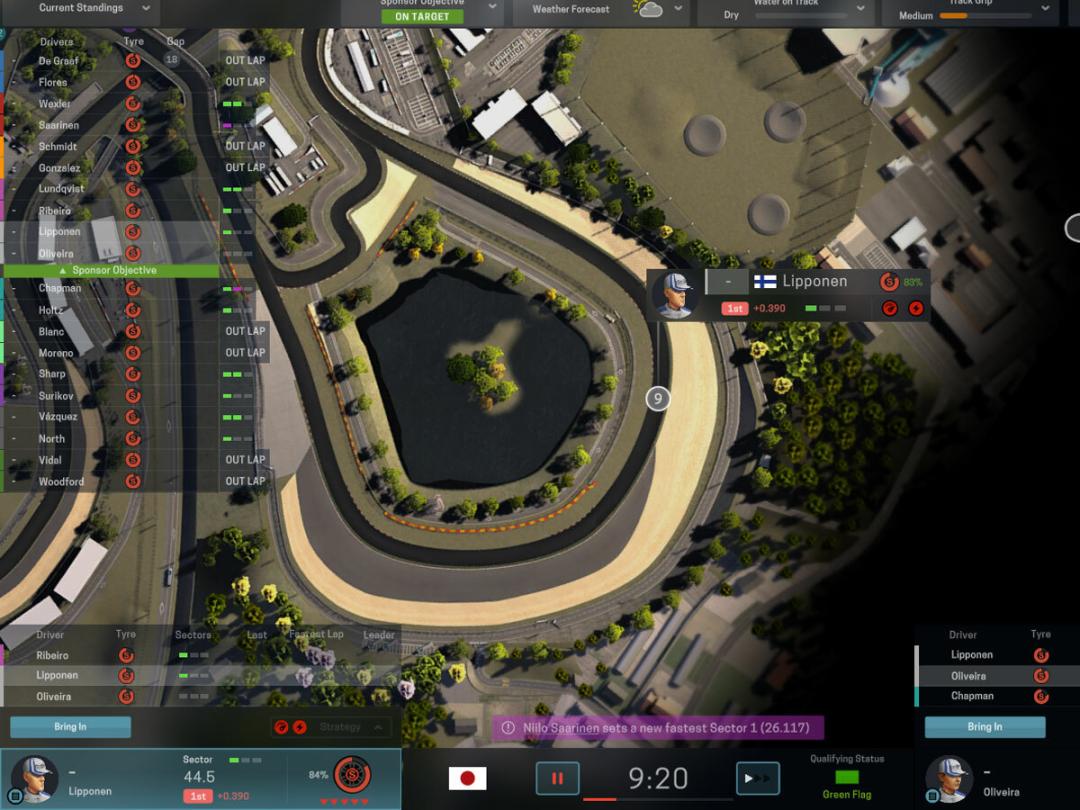Expand the Strategy panel

pos(377,727)
